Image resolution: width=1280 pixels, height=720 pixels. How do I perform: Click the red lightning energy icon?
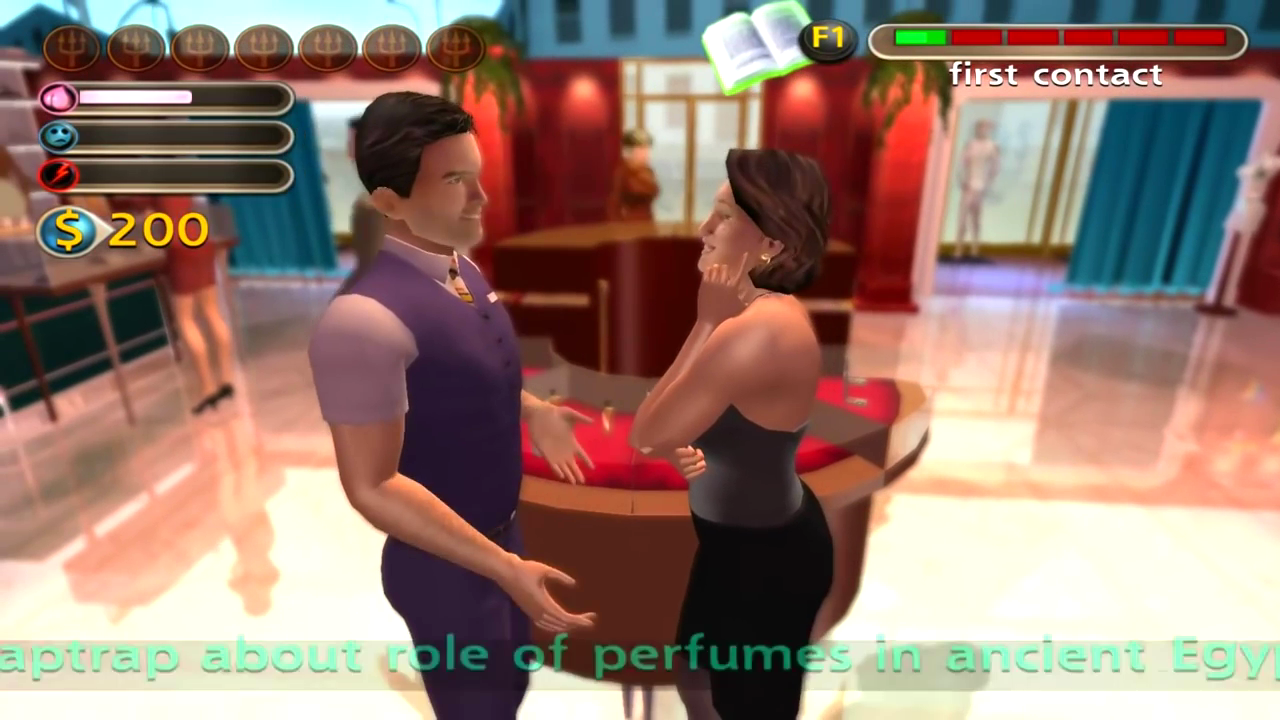(x=60, y=176)
